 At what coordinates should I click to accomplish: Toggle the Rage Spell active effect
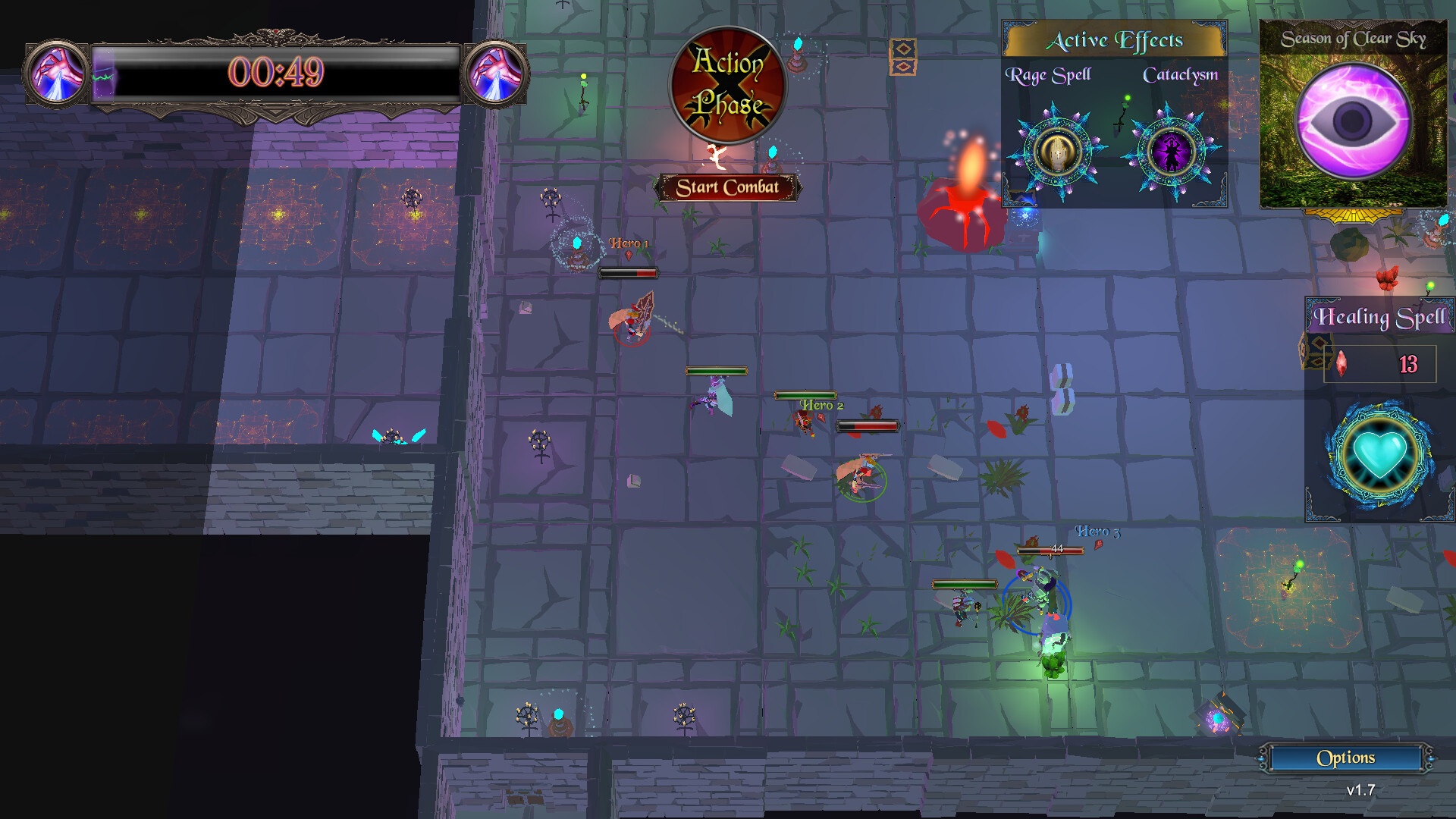(x=1056, y=152)
